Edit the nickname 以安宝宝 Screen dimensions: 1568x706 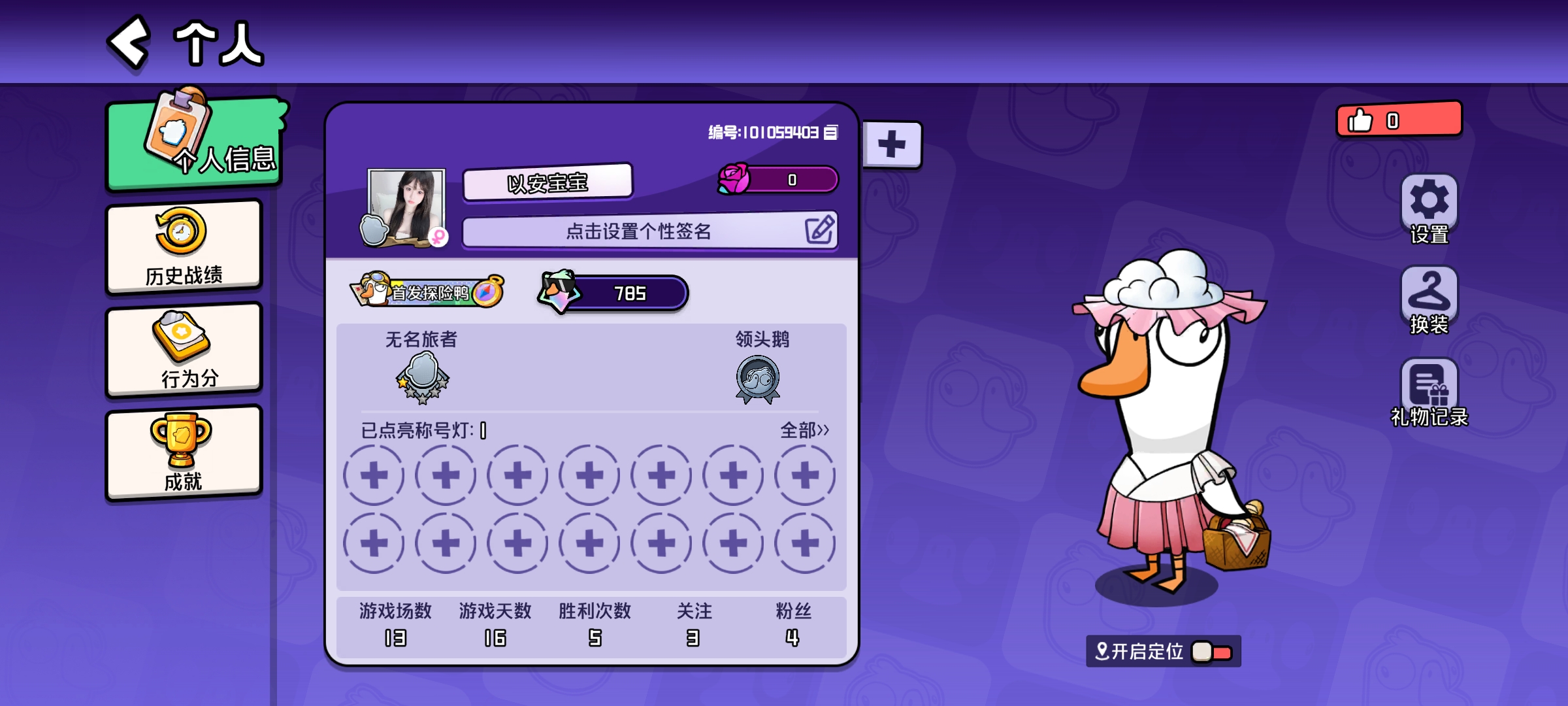547,182
